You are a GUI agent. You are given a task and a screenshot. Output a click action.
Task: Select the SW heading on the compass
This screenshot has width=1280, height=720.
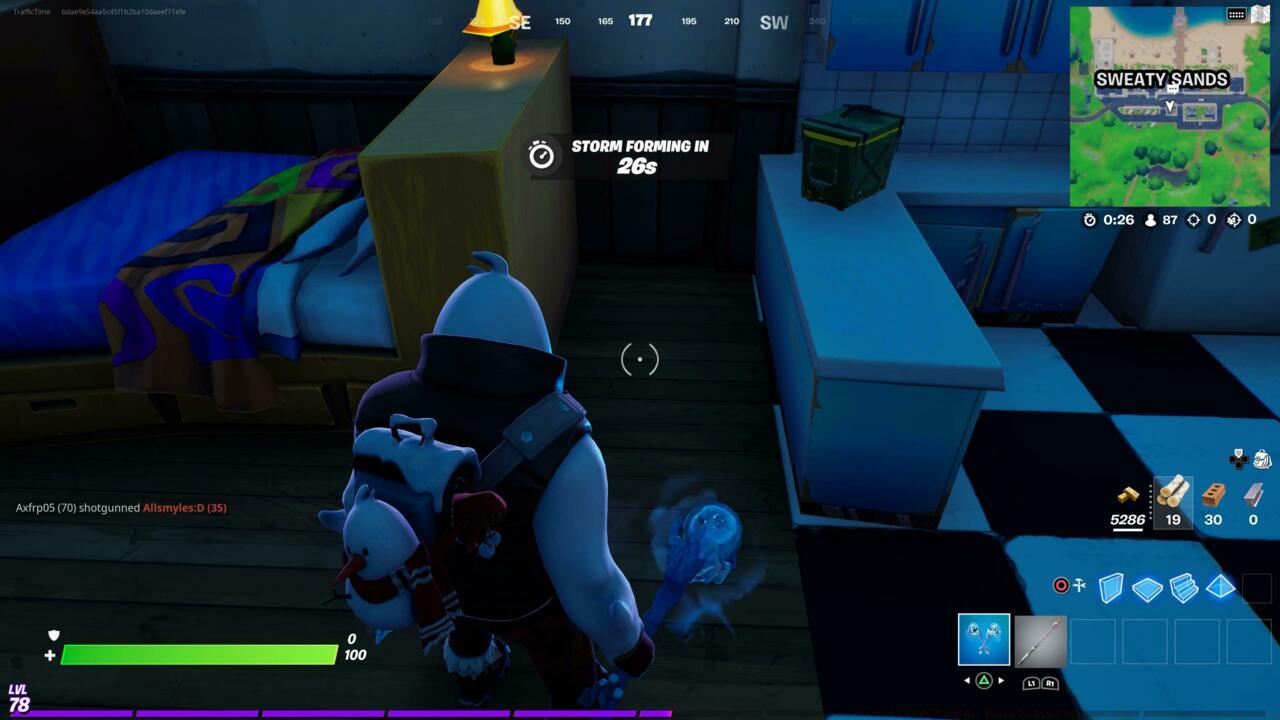(x=772, y=20)
